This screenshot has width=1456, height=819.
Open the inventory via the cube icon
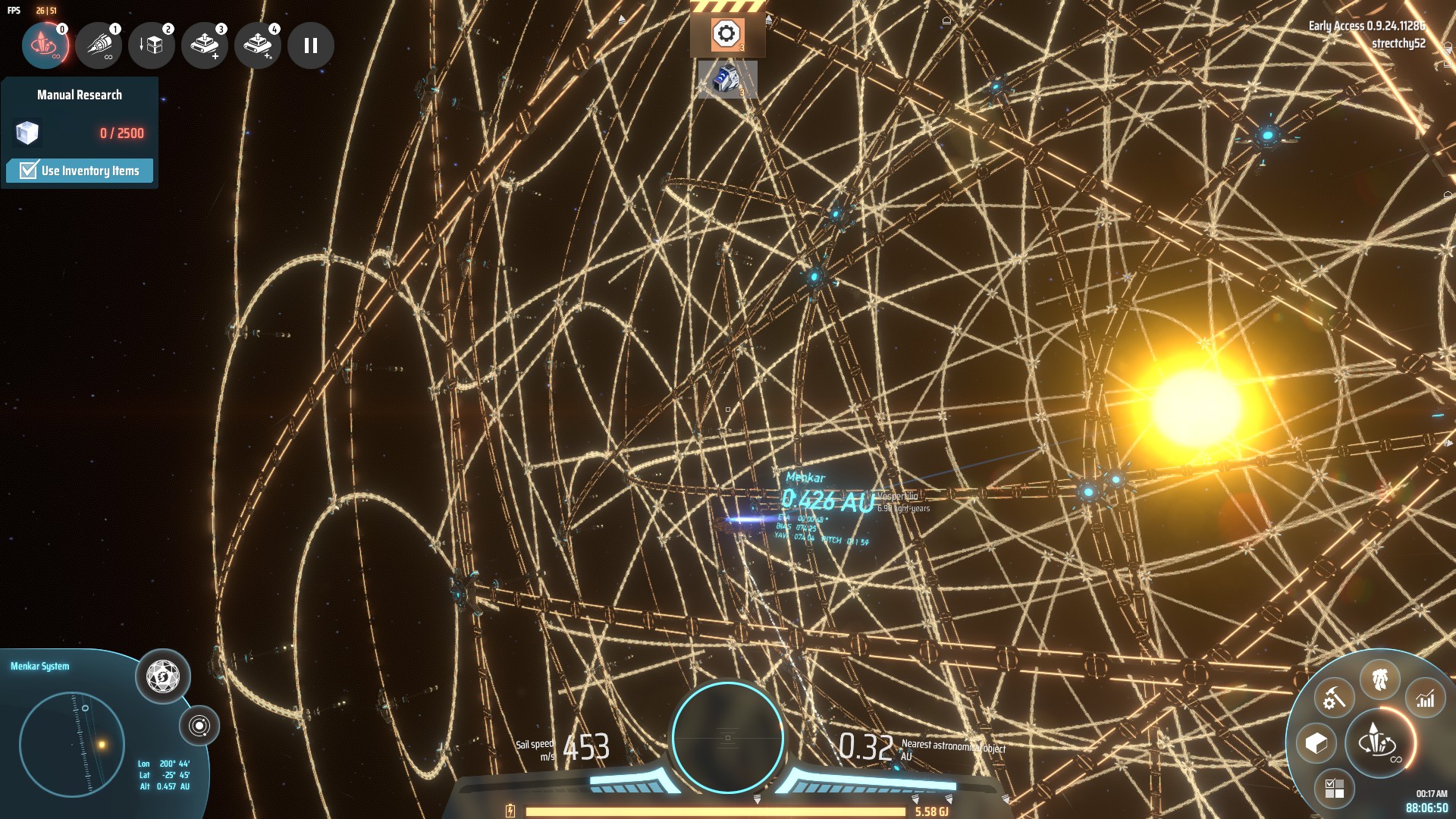coord(1316,742)
